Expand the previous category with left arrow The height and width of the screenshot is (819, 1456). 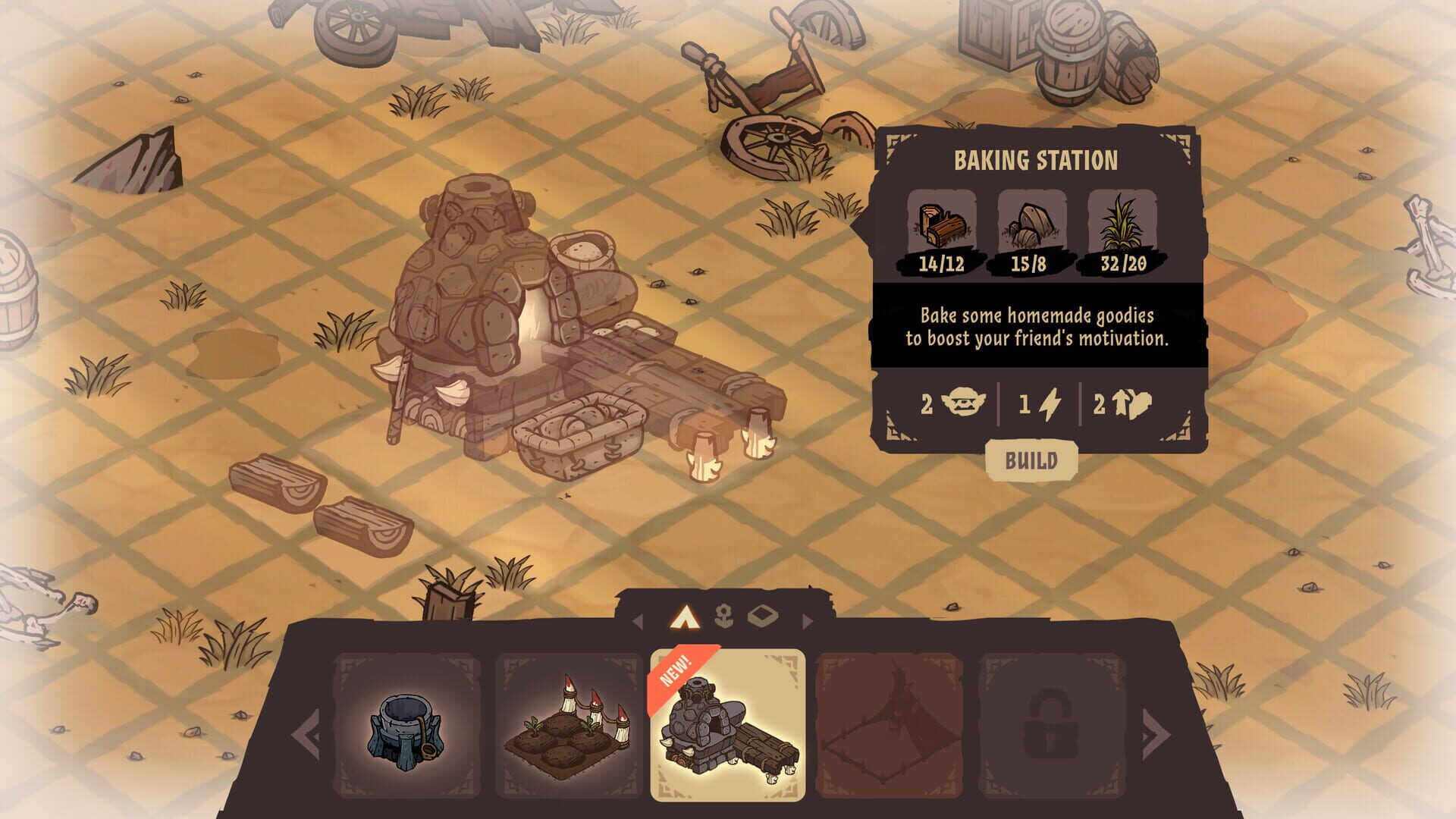click(306, 736)
